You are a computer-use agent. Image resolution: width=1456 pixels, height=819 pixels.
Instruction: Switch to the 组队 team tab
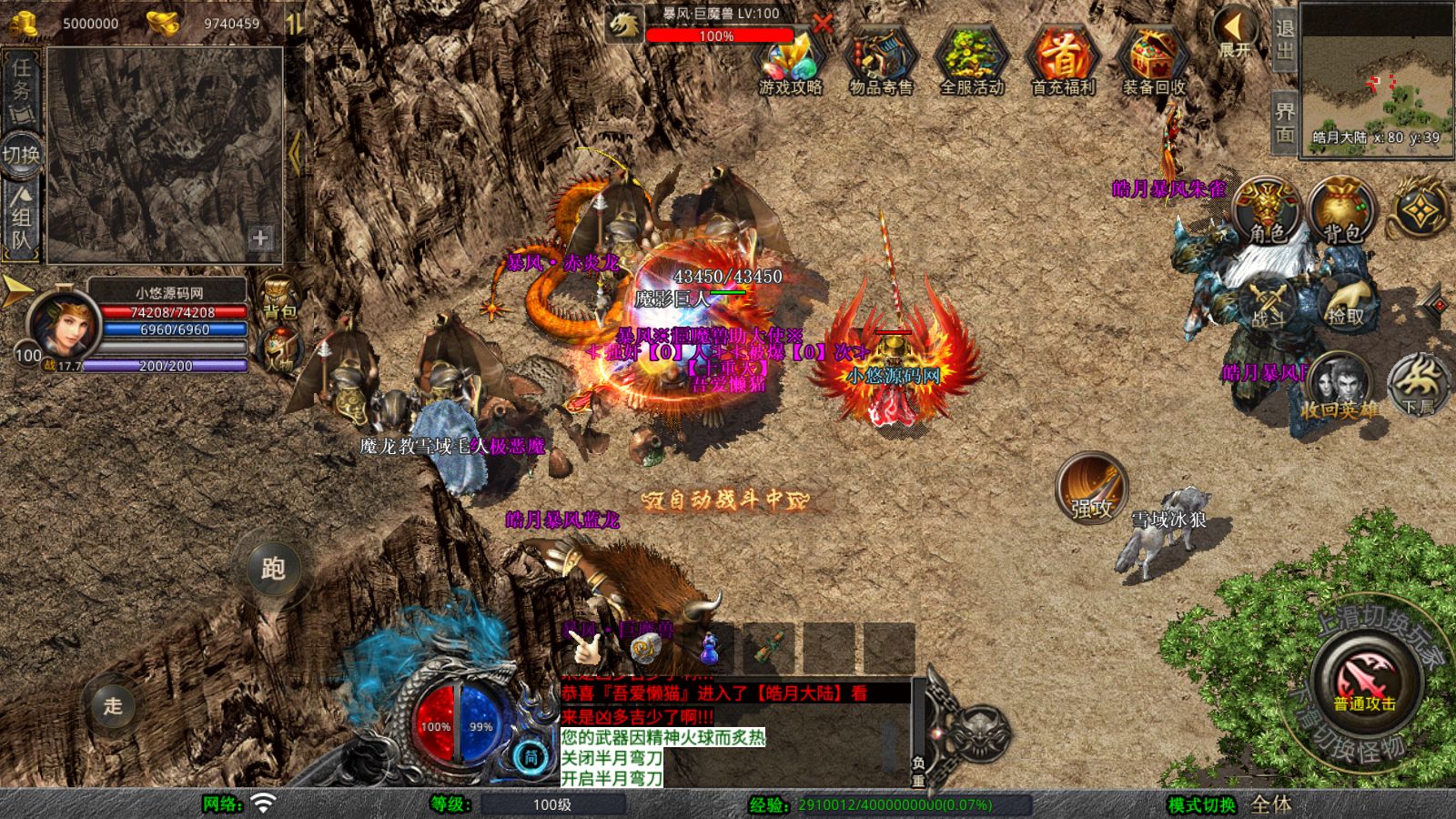[22, 218]
